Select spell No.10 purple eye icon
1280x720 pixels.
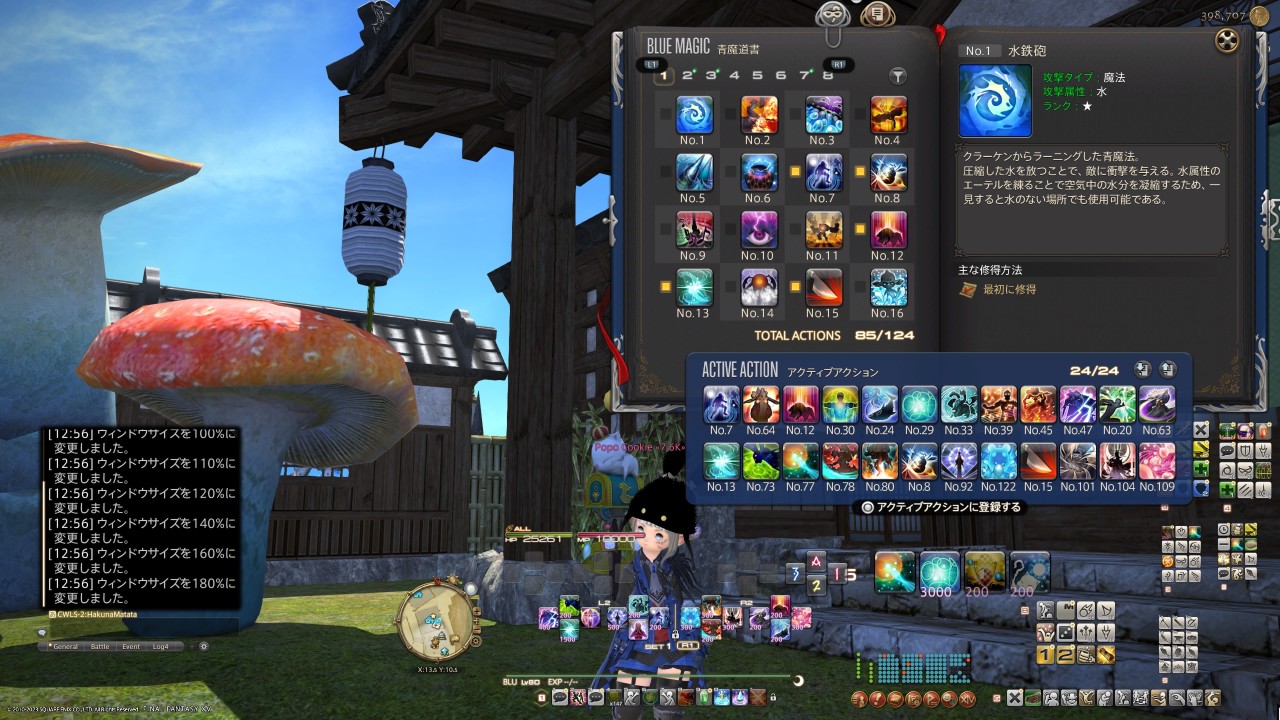point(759,230)
